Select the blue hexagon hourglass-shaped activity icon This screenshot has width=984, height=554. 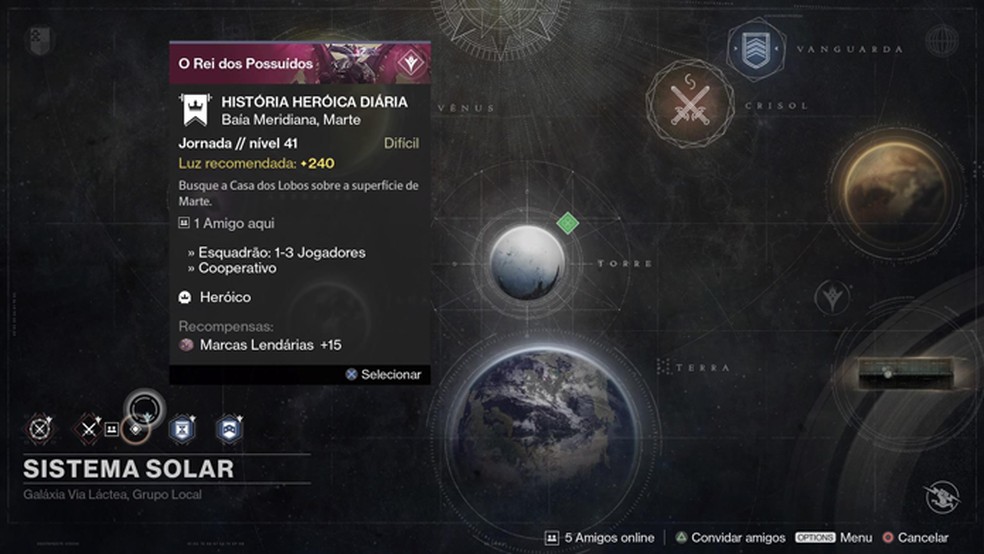click(182, 429)
